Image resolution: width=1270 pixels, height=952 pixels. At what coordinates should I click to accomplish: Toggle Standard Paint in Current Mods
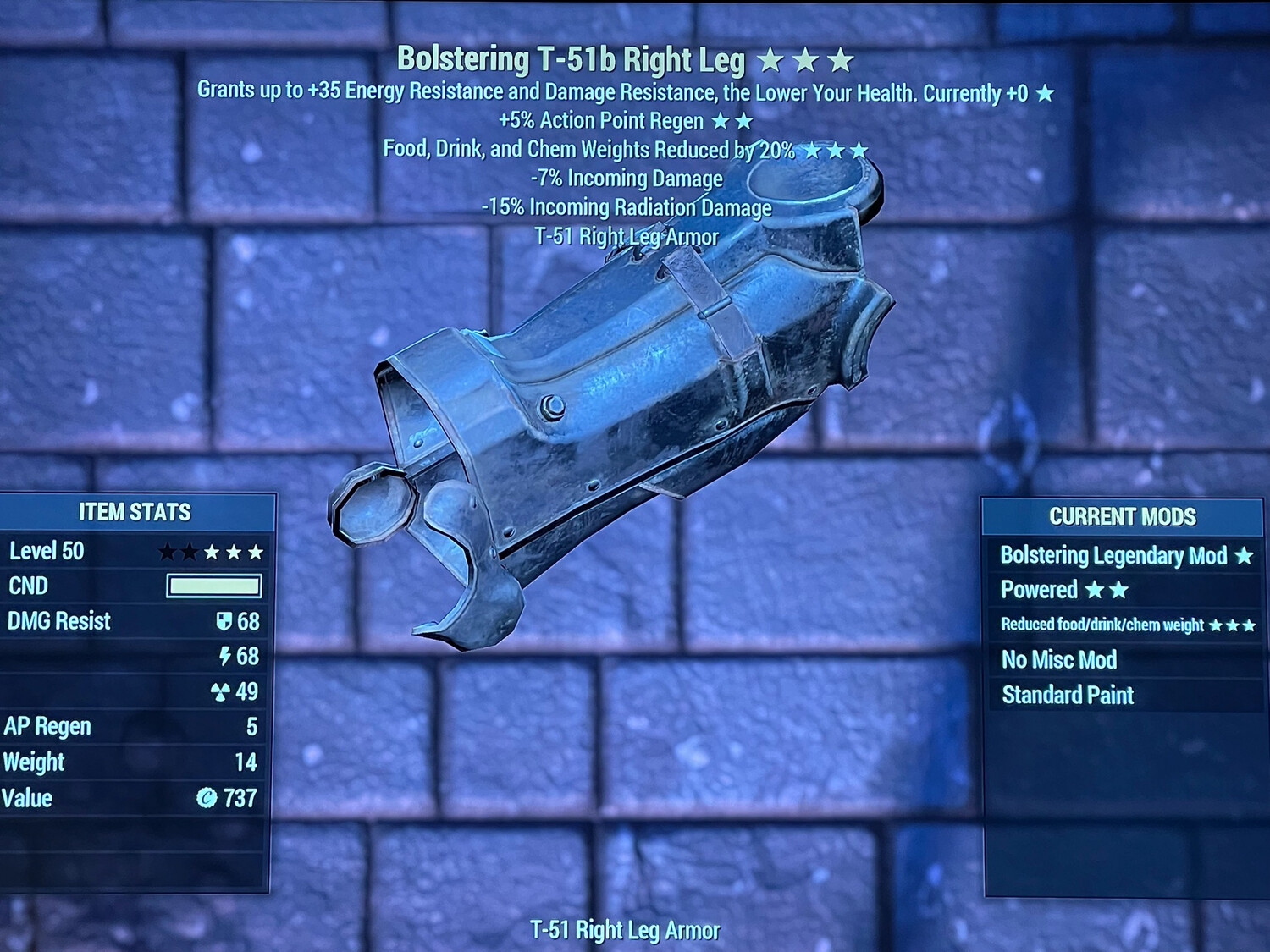[x=1067, y=696]
